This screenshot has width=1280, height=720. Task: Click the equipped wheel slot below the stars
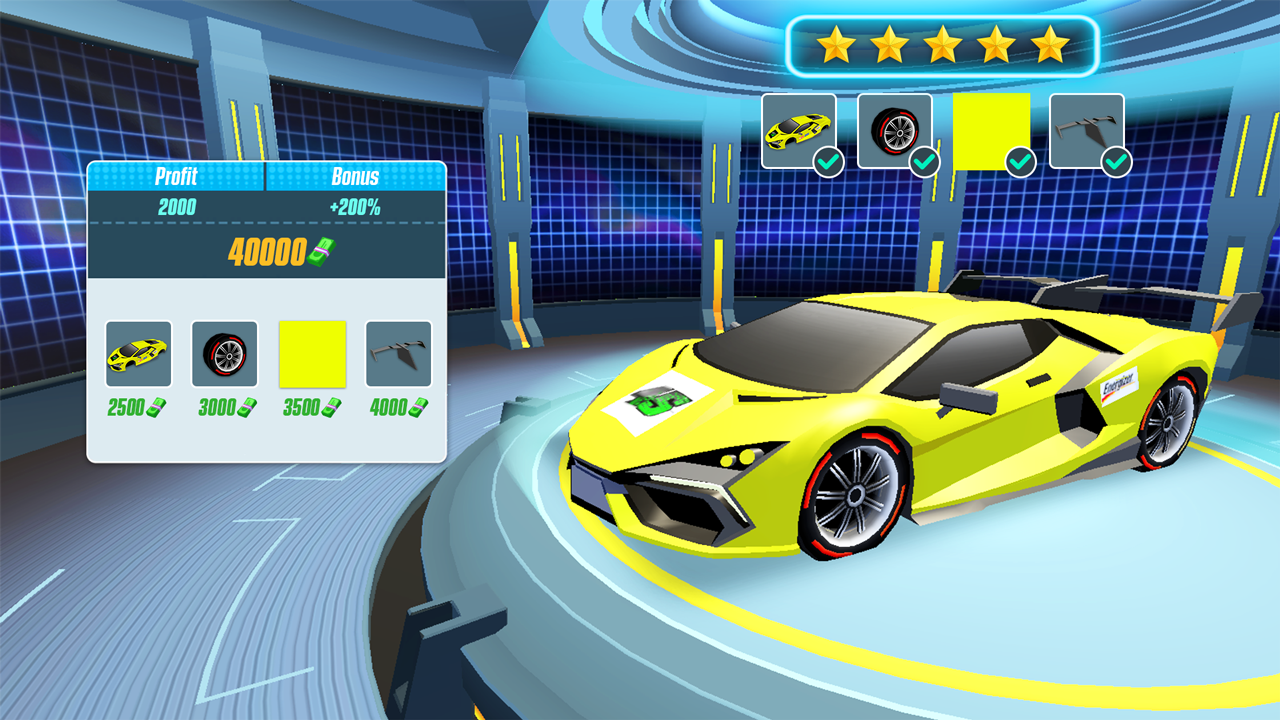pos(895,127)
